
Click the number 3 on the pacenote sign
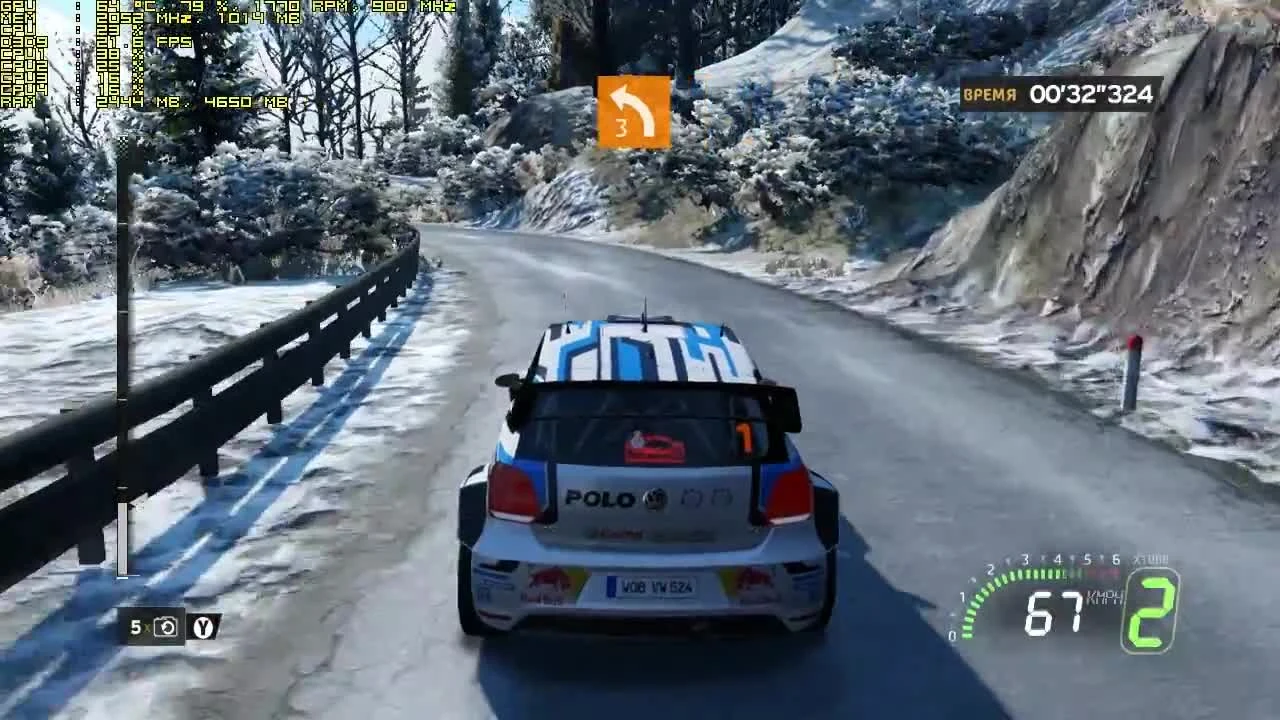click(x=625, y=128)
